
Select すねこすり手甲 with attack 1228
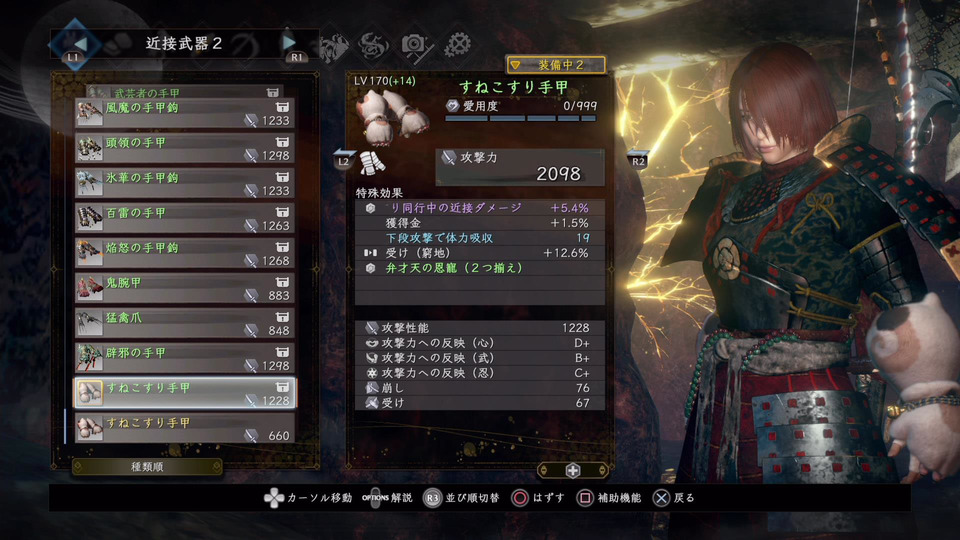185,394
